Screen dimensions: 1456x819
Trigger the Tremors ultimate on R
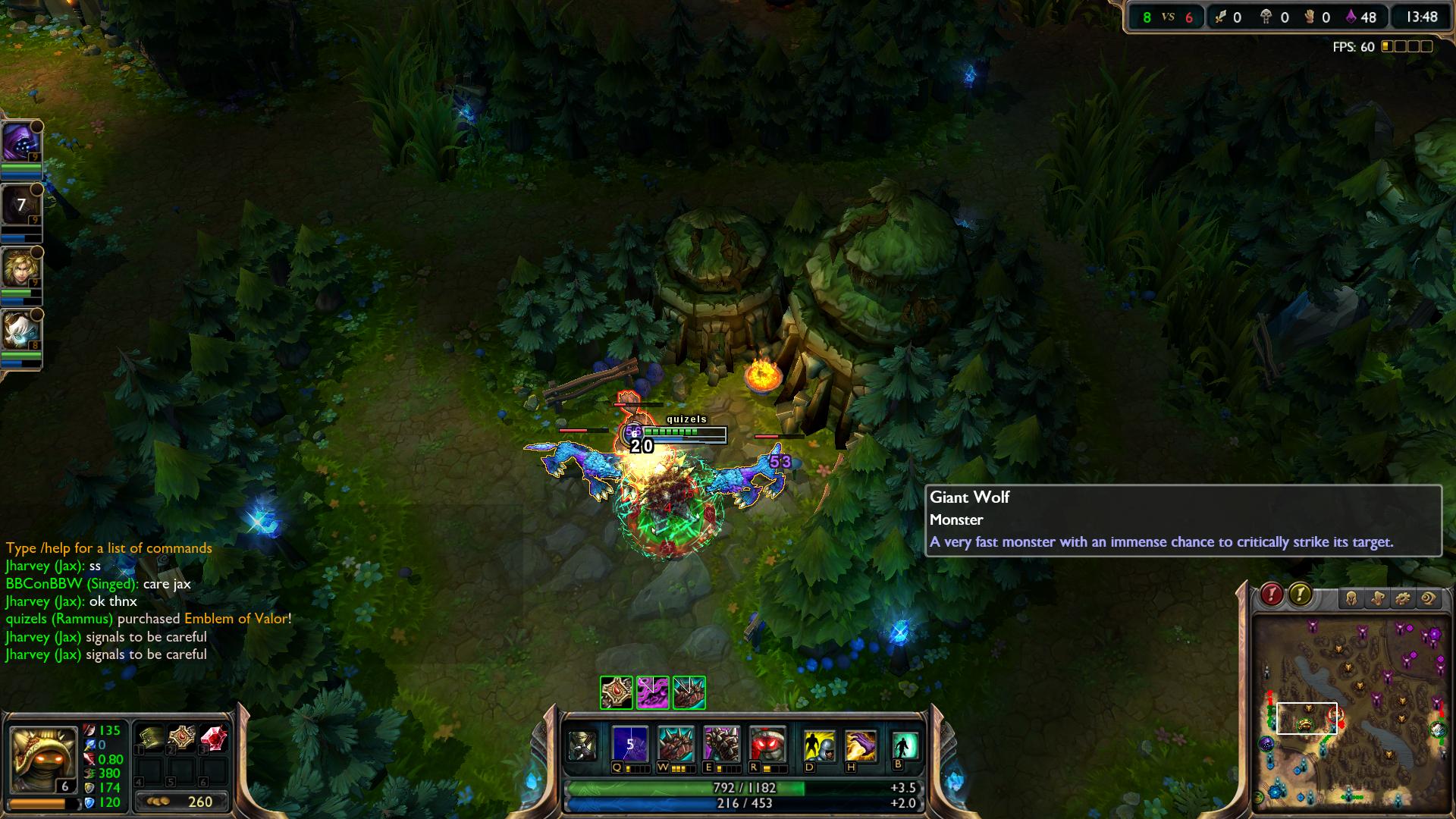(x=766, y=744)
